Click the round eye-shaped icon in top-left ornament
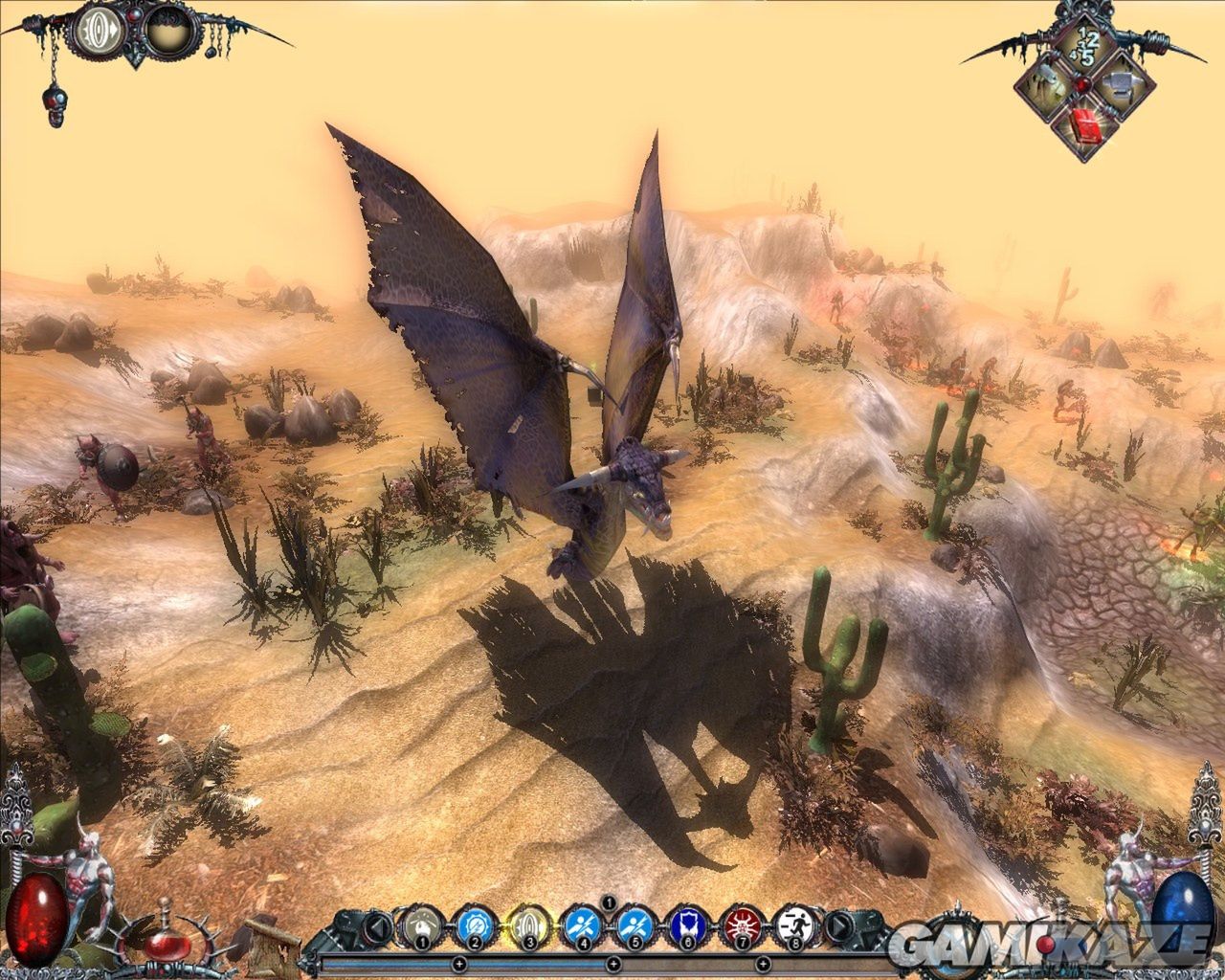The image size is (1225, 980). 100,32
